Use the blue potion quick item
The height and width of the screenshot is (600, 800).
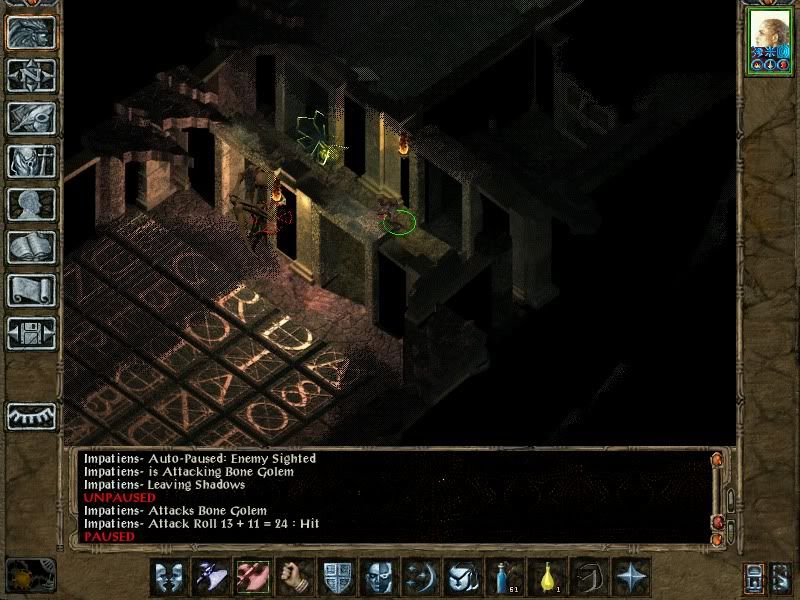pos(503,578)
